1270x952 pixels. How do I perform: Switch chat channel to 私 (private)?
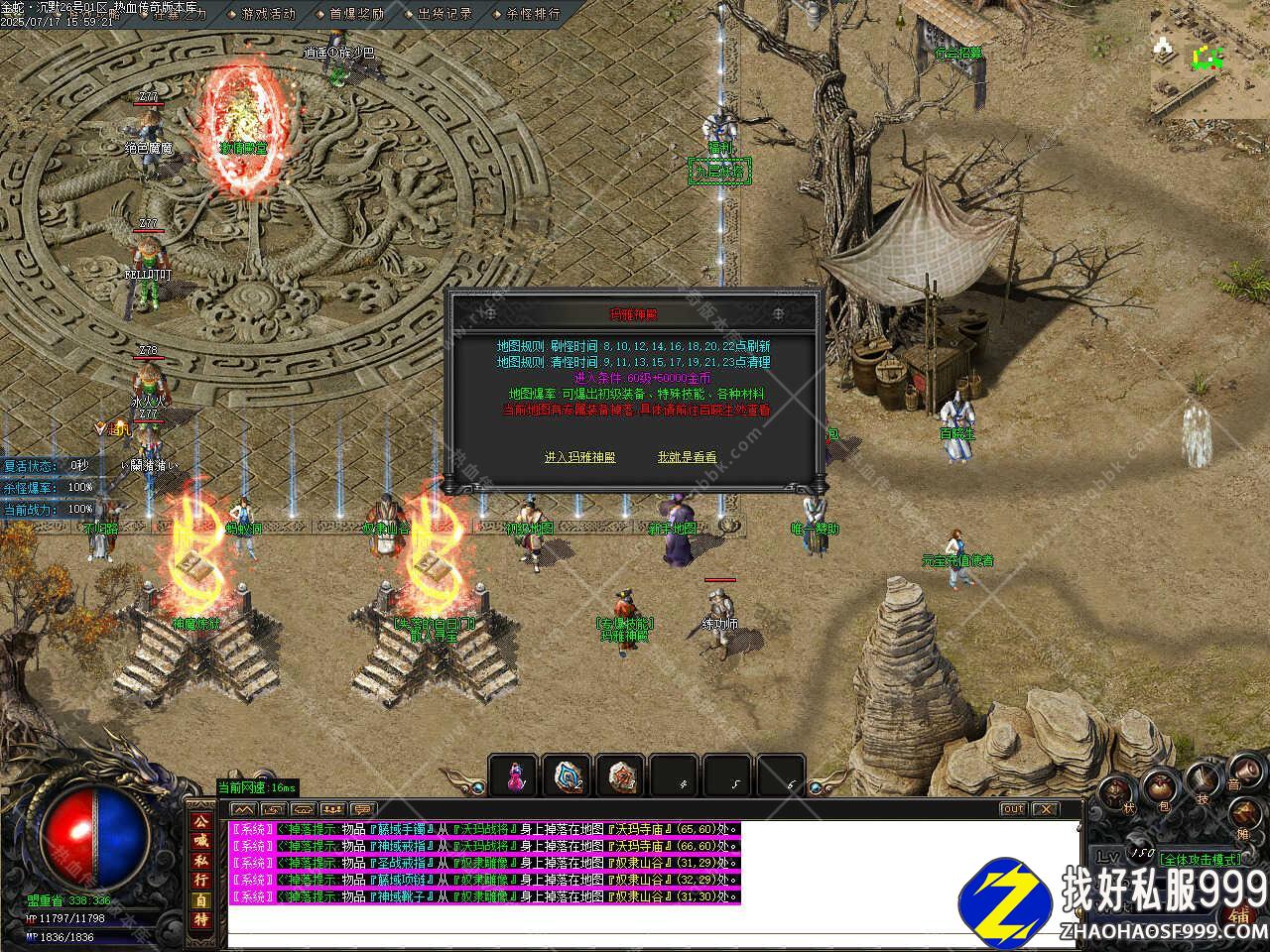point(200,861)
